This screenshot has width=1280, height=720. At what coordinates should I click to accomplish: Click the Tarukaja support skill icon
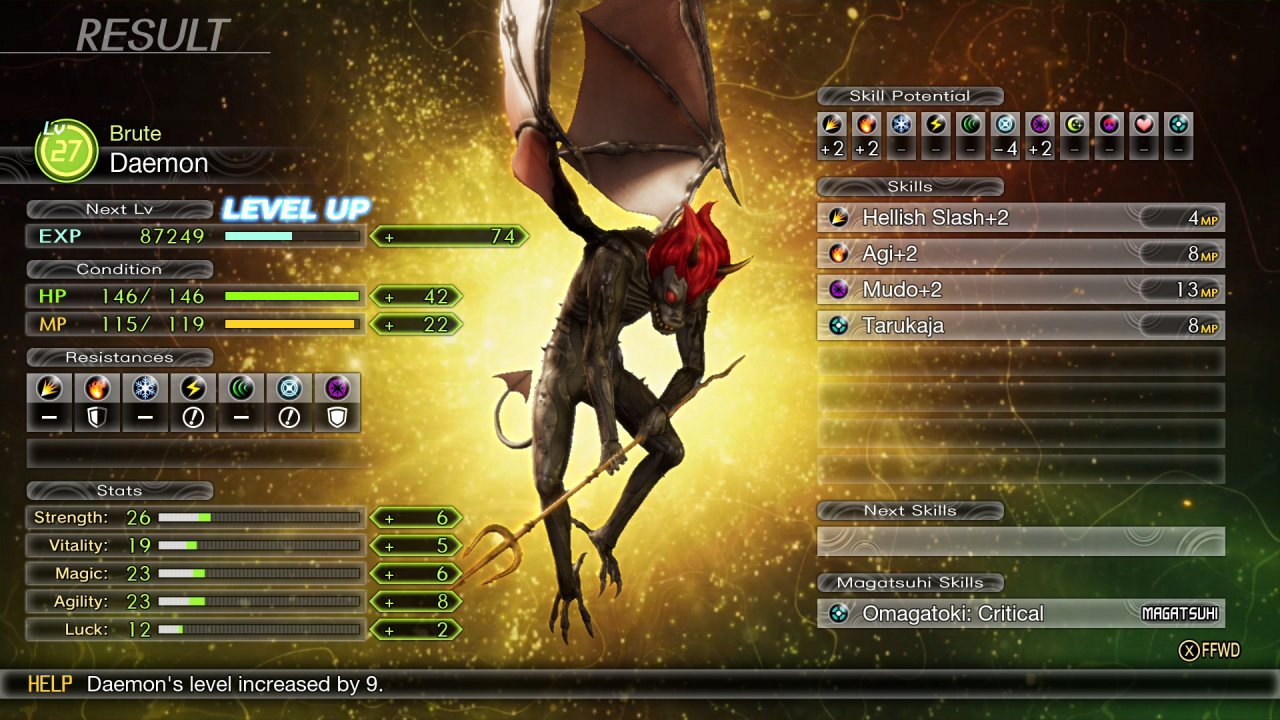[x=838, y=325]
